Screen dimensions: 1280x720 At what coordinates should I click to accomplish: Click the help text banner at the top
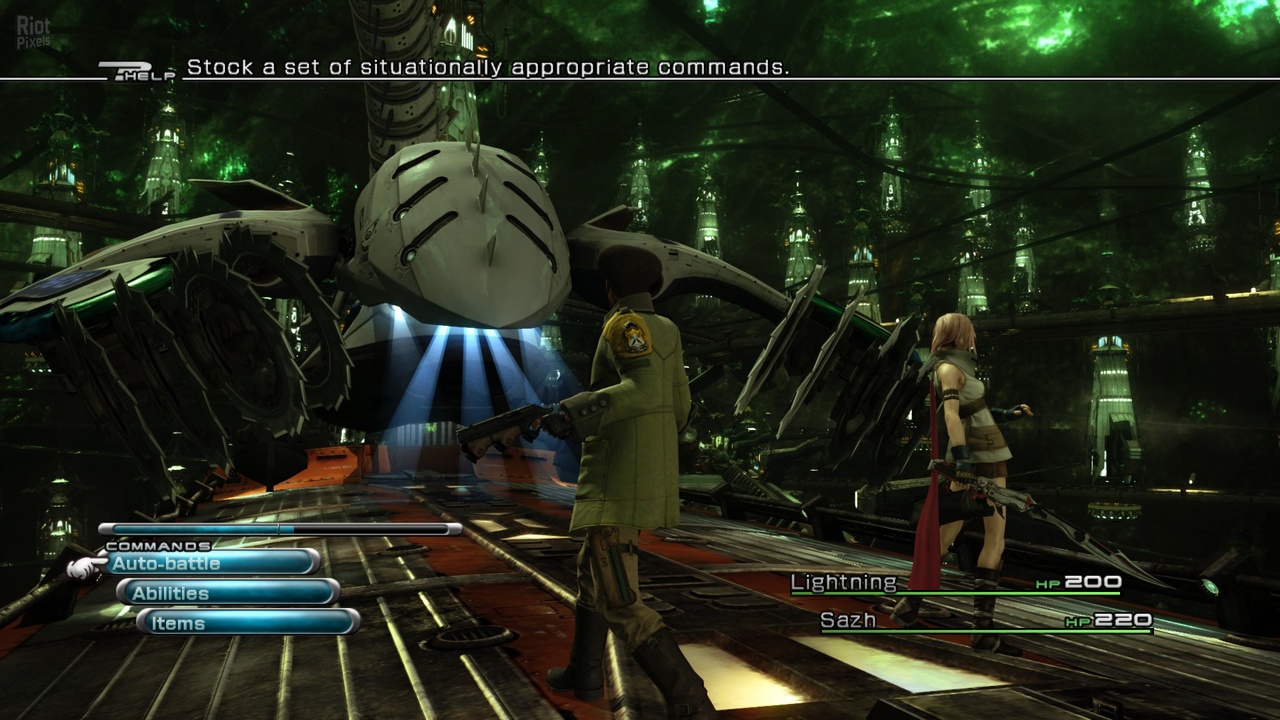tap(488, 70)
